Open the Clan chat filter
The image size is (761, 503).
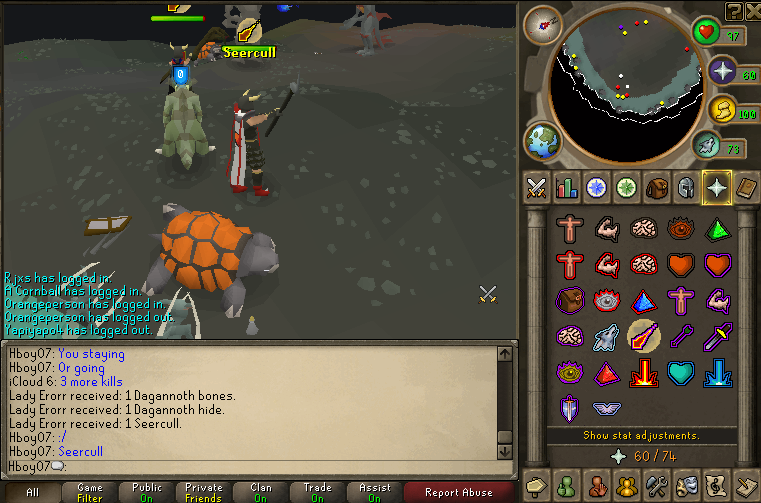[261, 492]
